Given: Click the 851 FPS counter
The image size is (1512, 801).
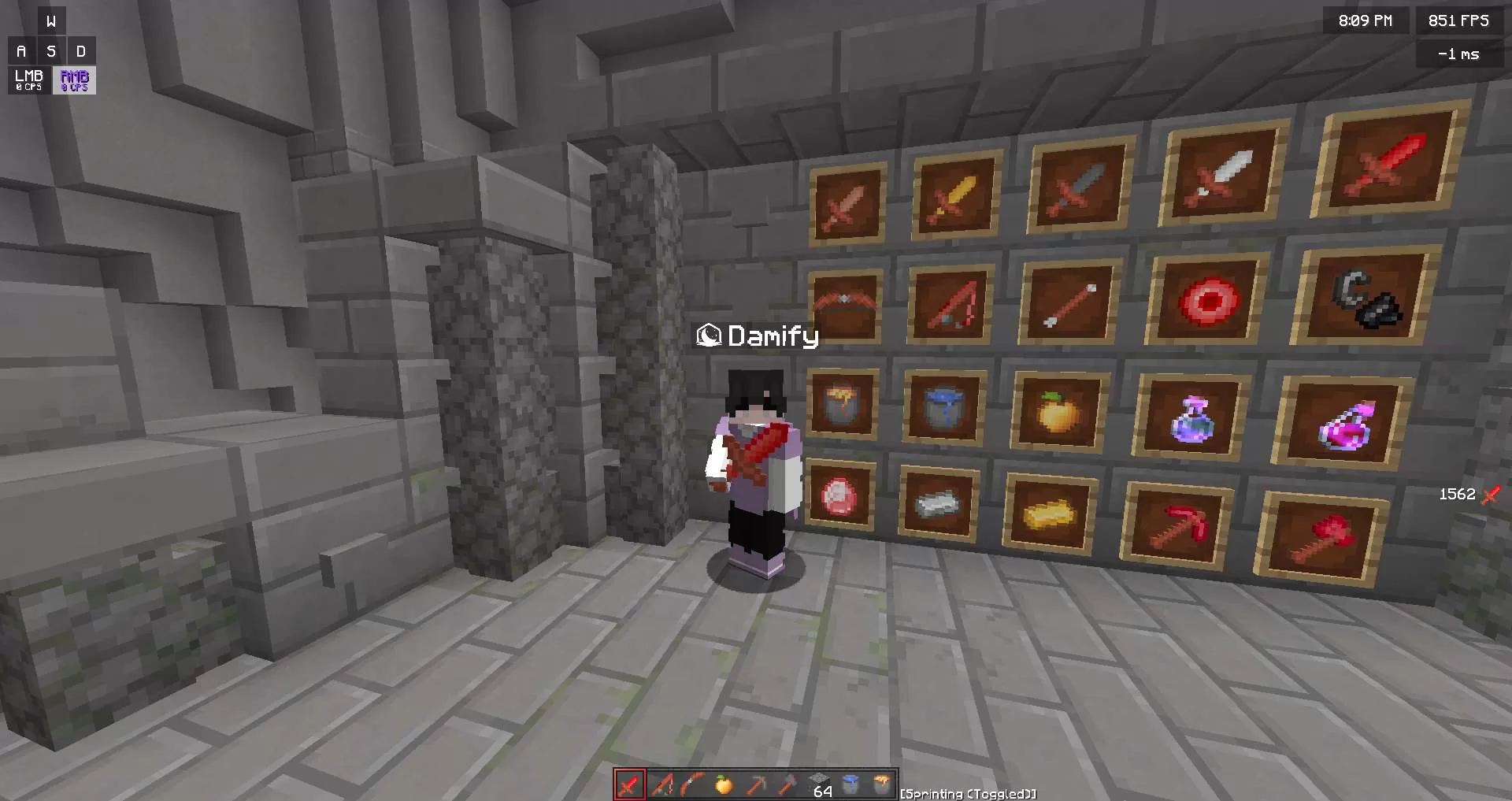Looking at the screenshot, I should click(1458, 21).
